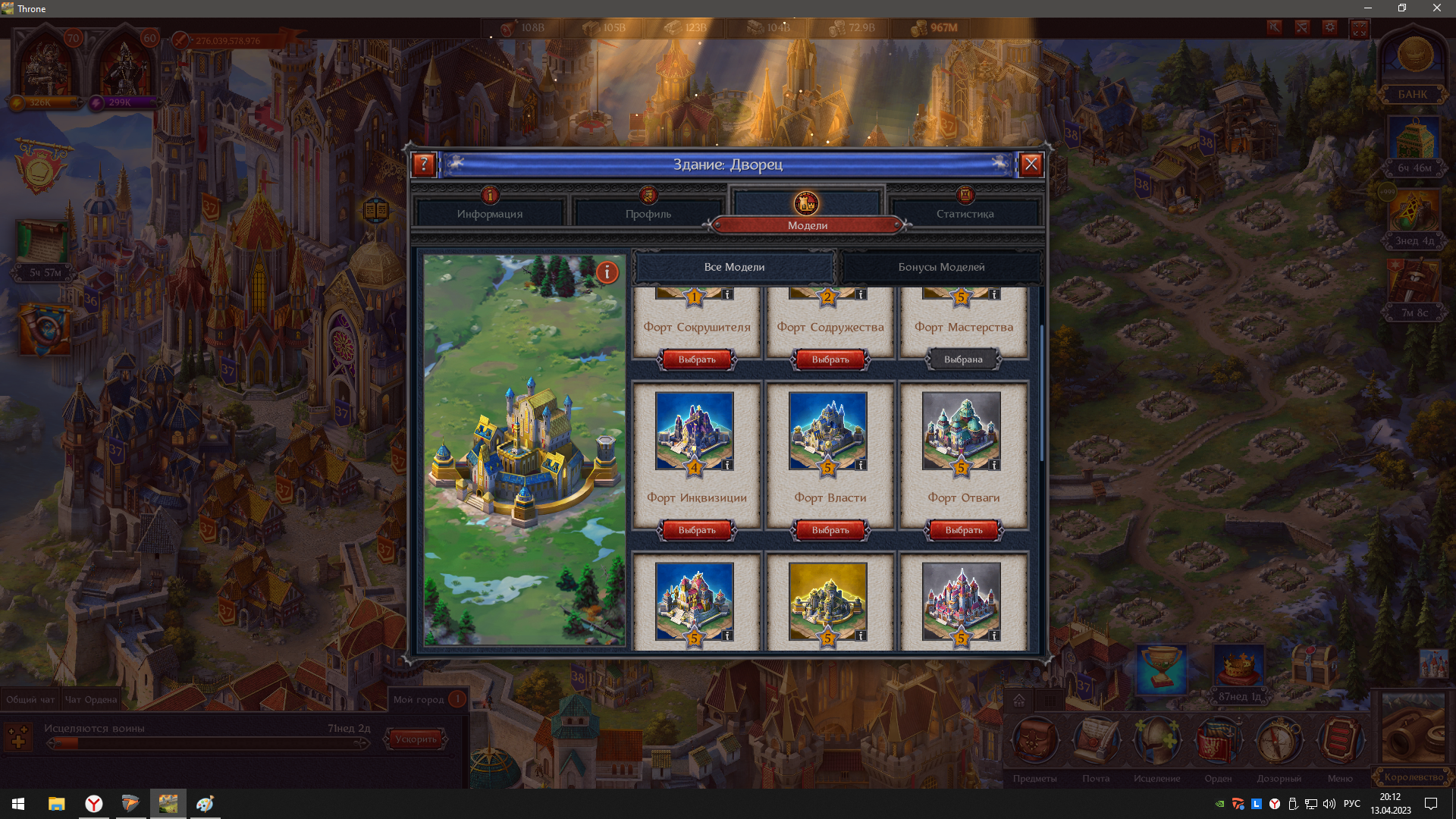Switch to the Профиль tab
1456x819 pixels.
tap(648, 213)
